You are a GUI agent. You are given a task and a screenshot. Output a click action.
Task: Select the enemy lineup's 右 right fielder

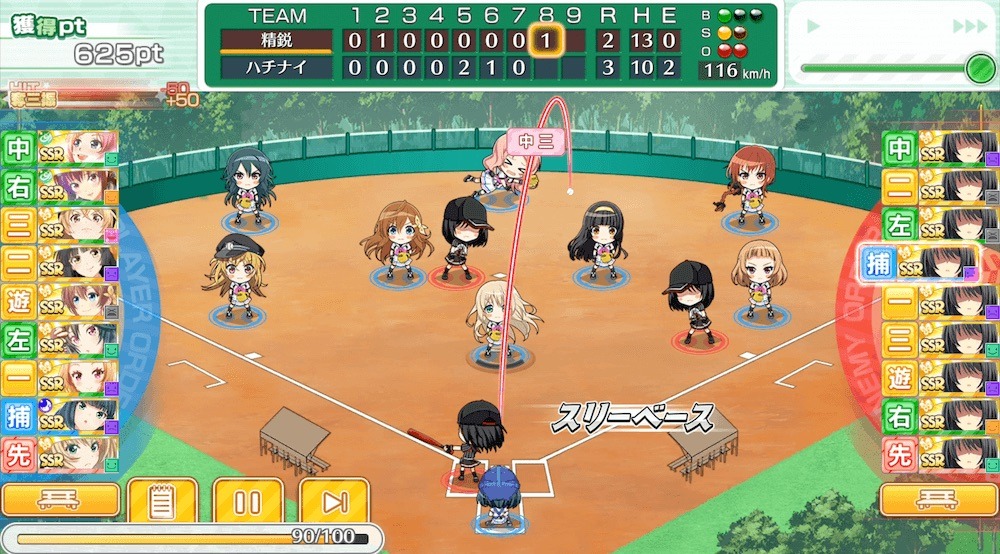pyautogui.click(x=938, y=416)
